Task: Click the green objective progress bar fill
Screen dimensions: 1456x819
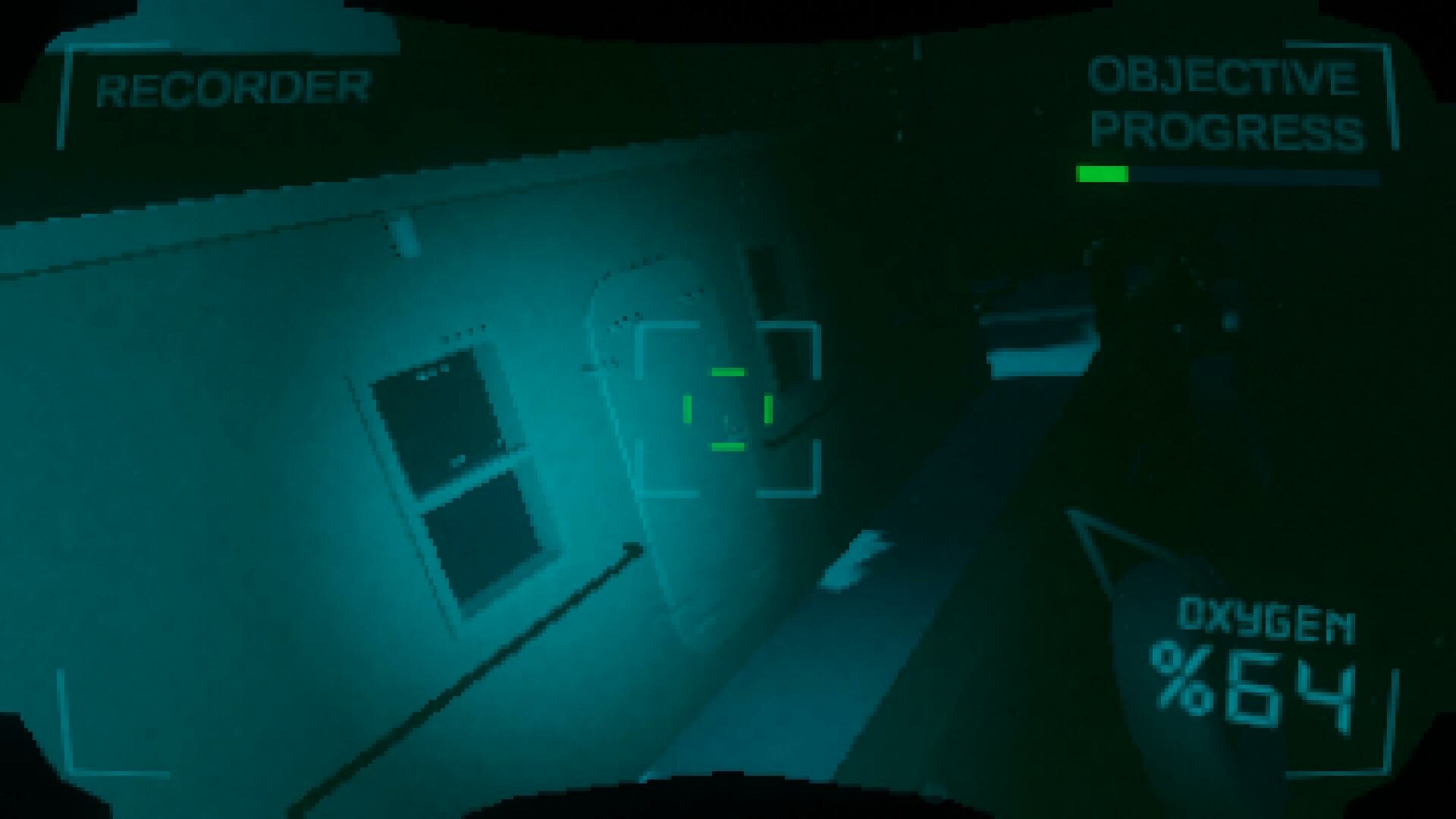Action: coord(1101,173)
